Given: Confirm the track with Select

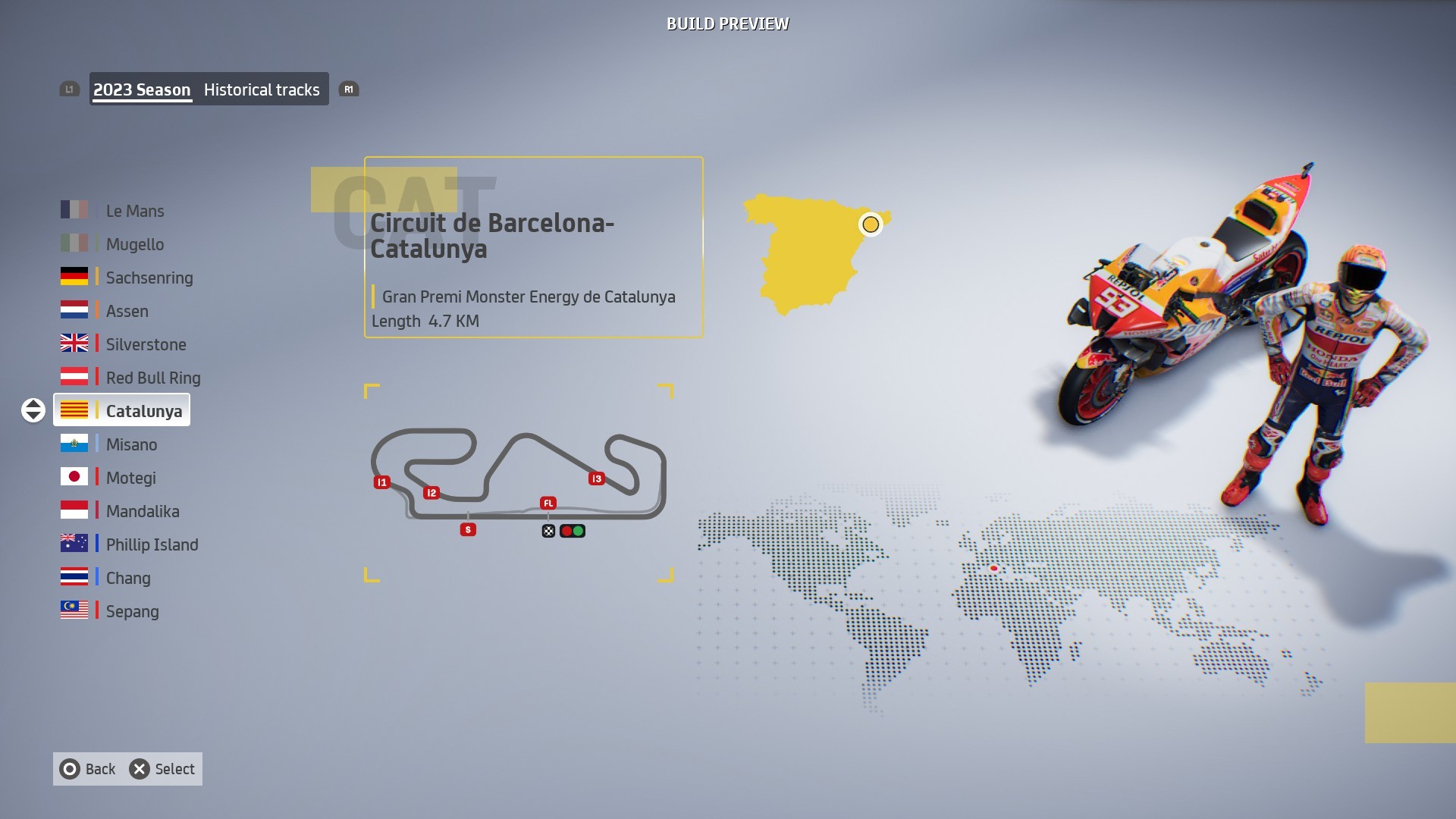Looking at the screenshot, I should click(162, 769).
